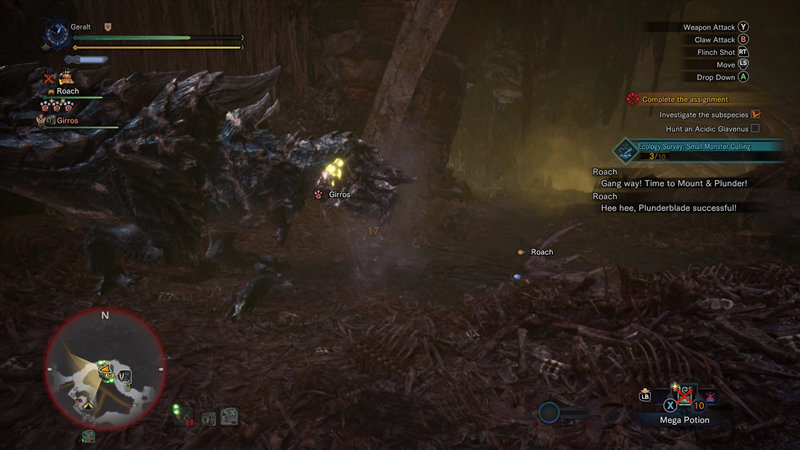Toggle the Hunt an Acidic Glavenus checkbox
This screenshot has width=800, height=450.
[756, 128]
